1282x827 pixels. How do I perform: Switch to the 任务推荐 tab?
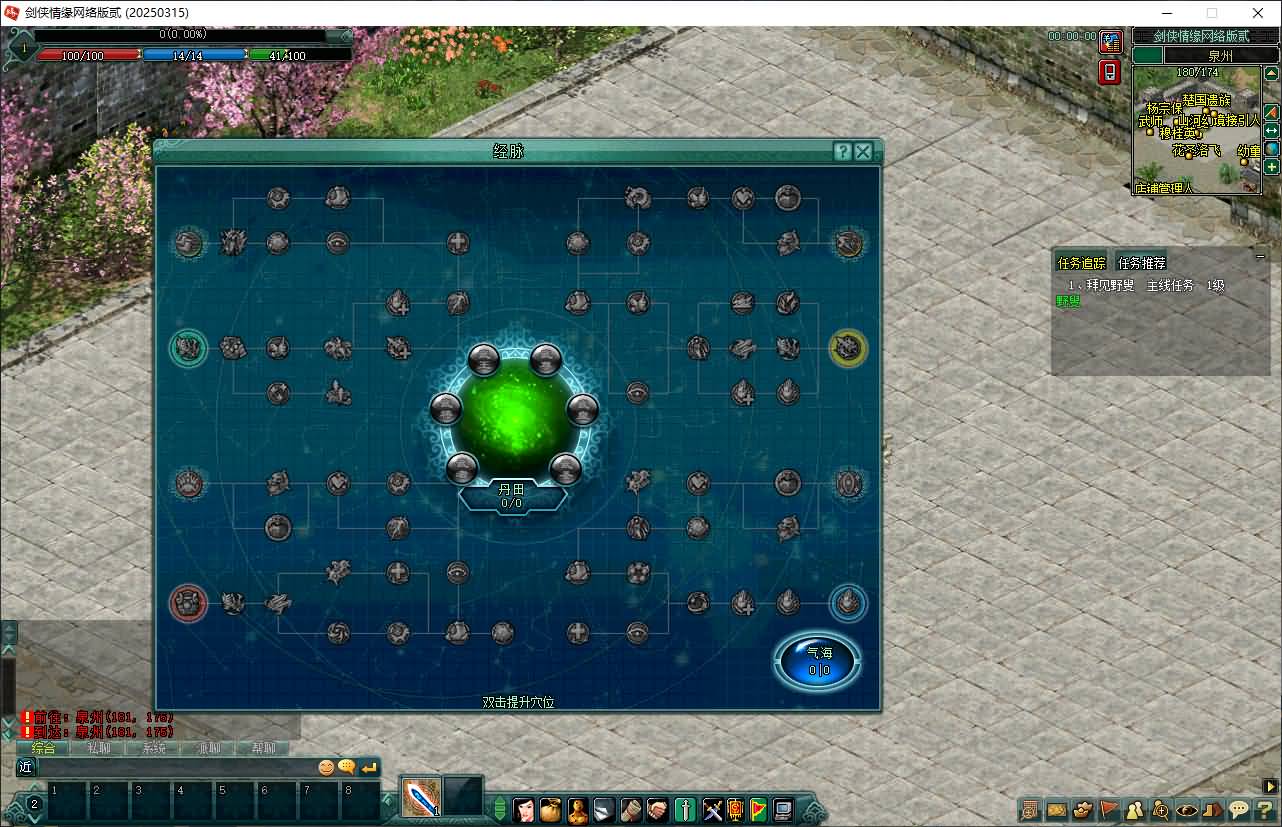coord(1141,263)
